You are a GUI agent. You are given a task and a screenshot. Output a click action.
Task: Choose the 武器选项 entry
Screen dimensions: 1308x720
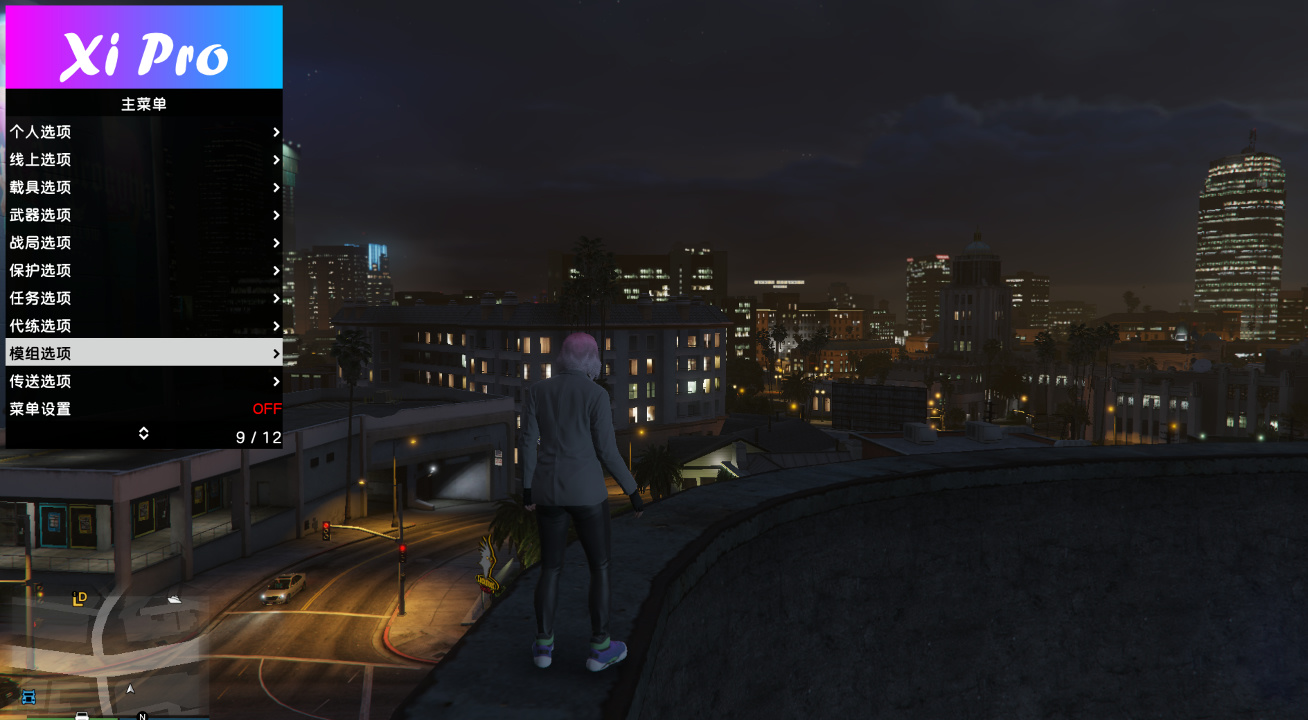pos(143,215)
